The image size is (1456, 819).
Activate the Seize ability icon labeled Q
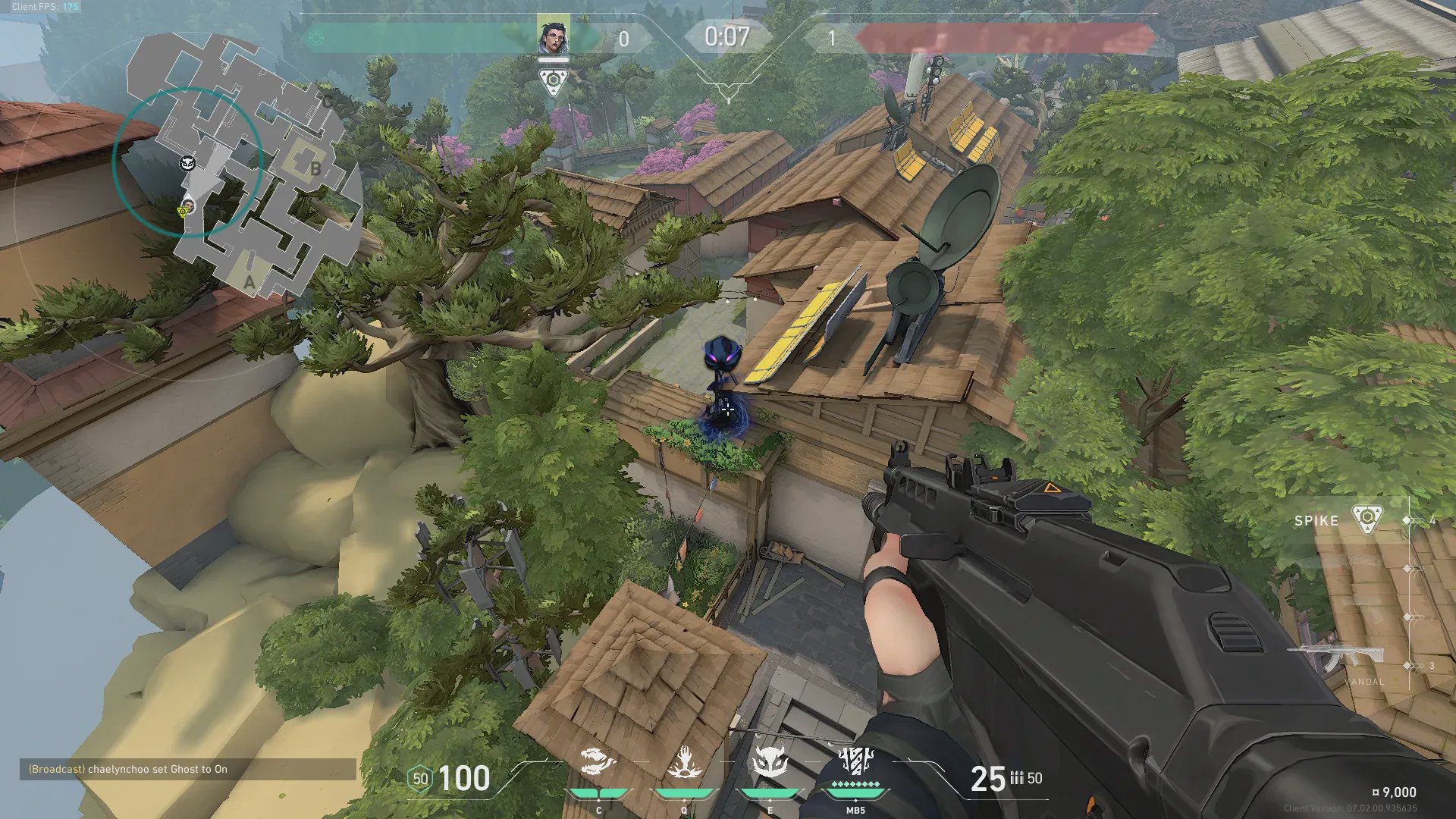pyautogui.click(x=684, y=763)
